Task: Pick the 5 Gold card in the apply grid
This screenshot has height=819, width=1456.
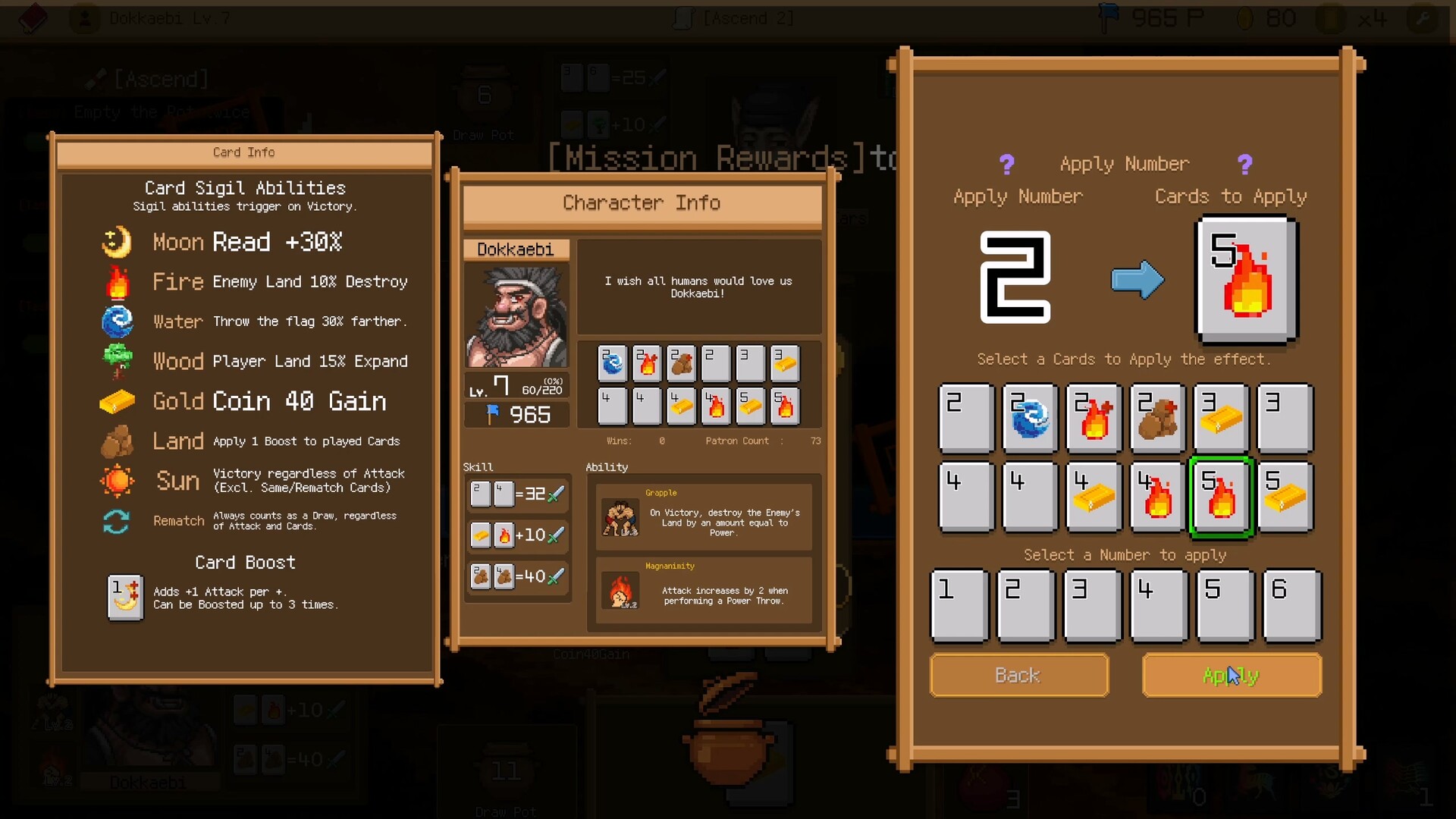Action: [1285, 497]
